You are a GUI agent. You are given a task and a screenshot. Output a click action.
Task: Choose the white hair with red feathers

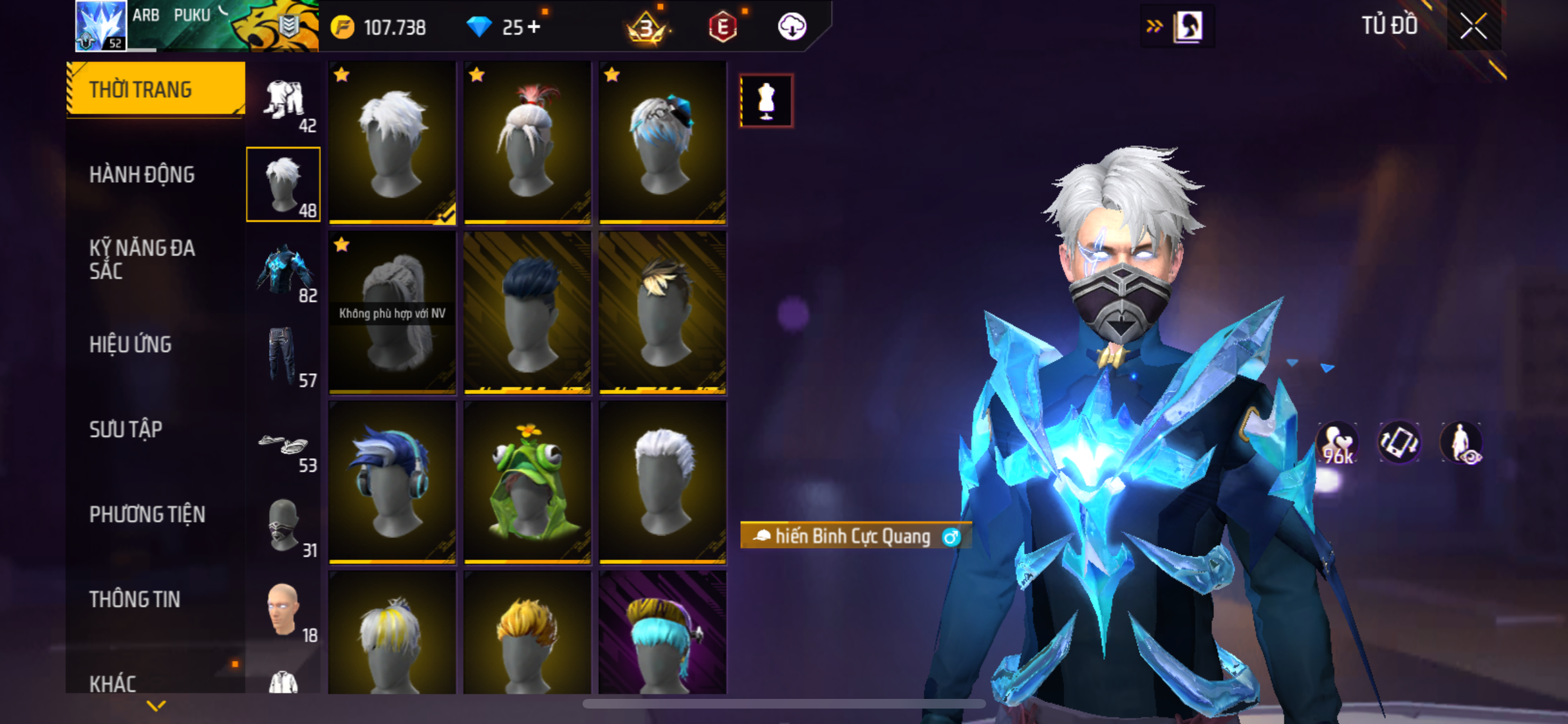(527, 143)
